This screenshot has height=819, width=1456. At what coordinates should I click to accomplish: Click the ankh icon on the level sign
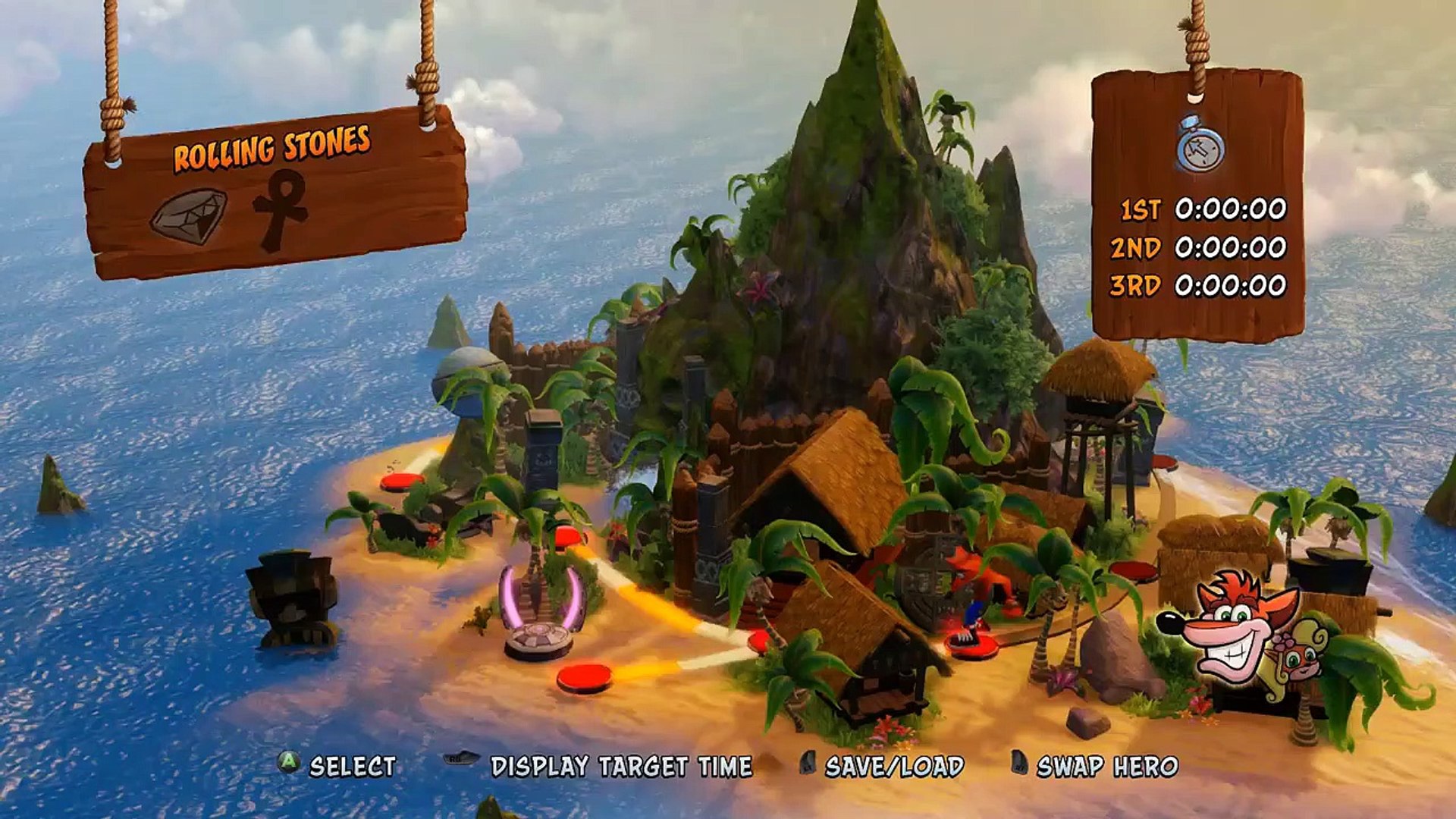pyautogui.click(x=281, y=209)
